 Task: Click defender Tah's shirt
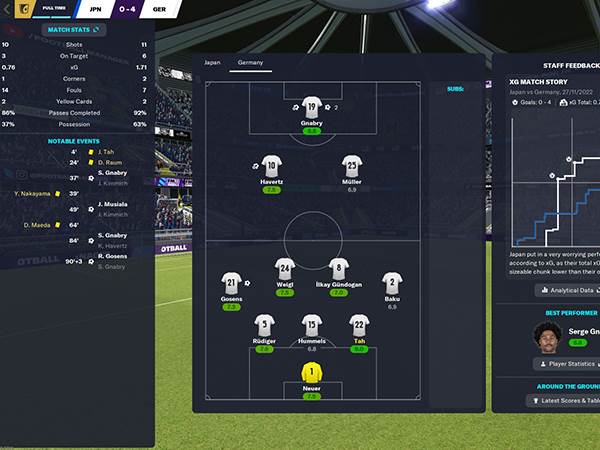(359, 325)
